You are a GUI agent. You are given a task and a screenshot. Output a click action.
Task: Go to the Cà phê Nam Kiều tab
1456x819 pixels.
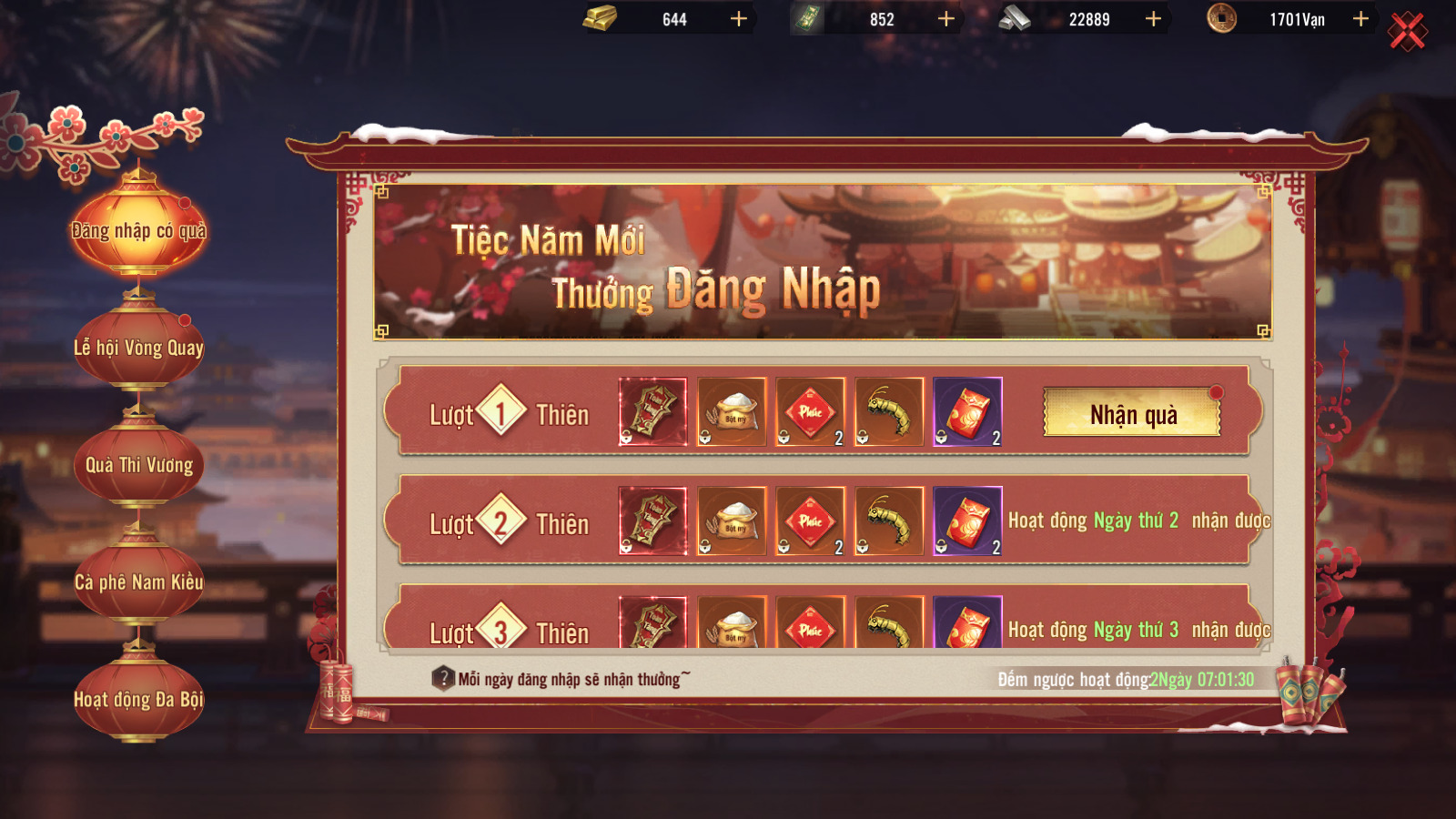(139, 582)
